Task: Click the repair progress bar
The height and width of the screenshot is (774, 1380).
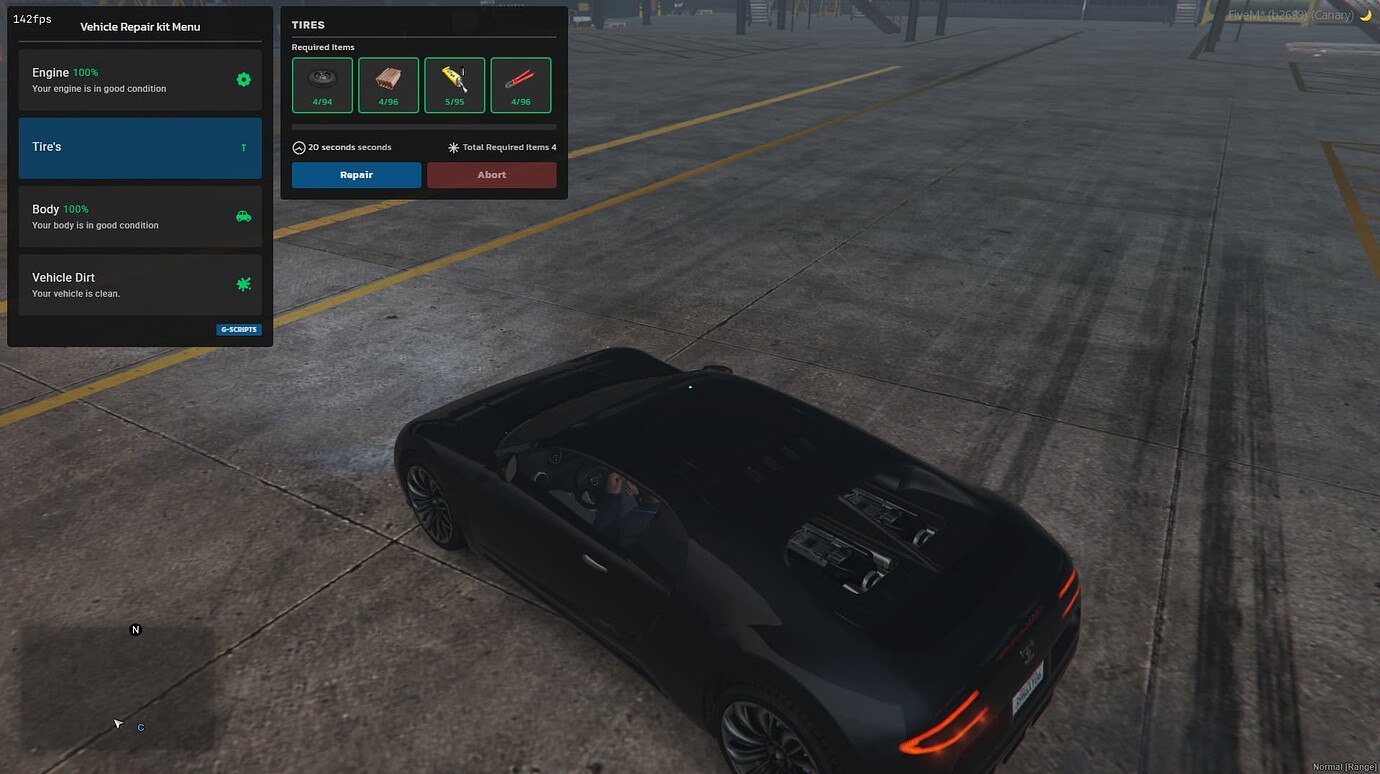Action: [x=422, y=126]
